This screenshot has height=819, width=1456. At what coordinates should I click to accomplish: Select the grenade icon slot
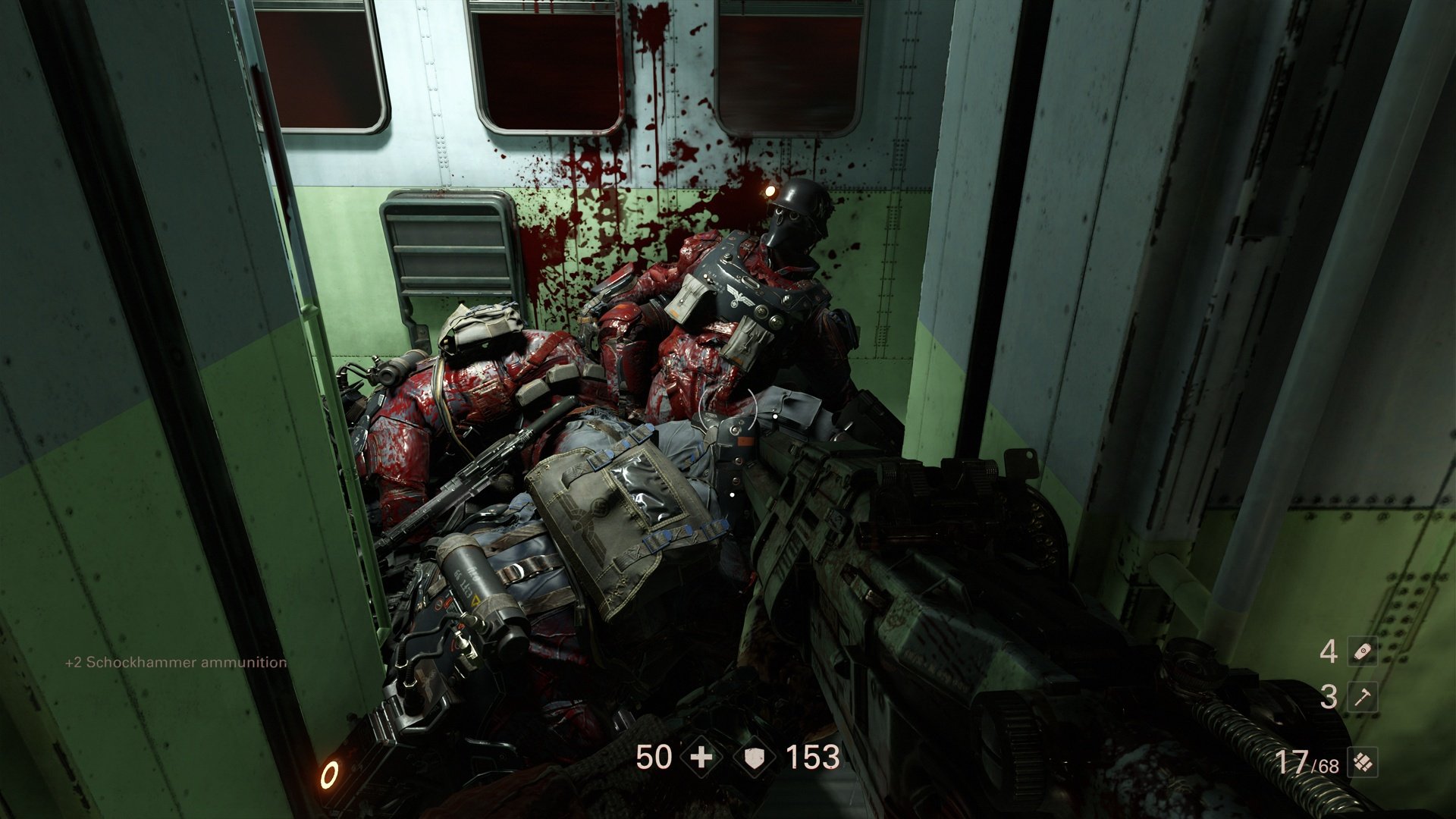[x=1363, y=651]
